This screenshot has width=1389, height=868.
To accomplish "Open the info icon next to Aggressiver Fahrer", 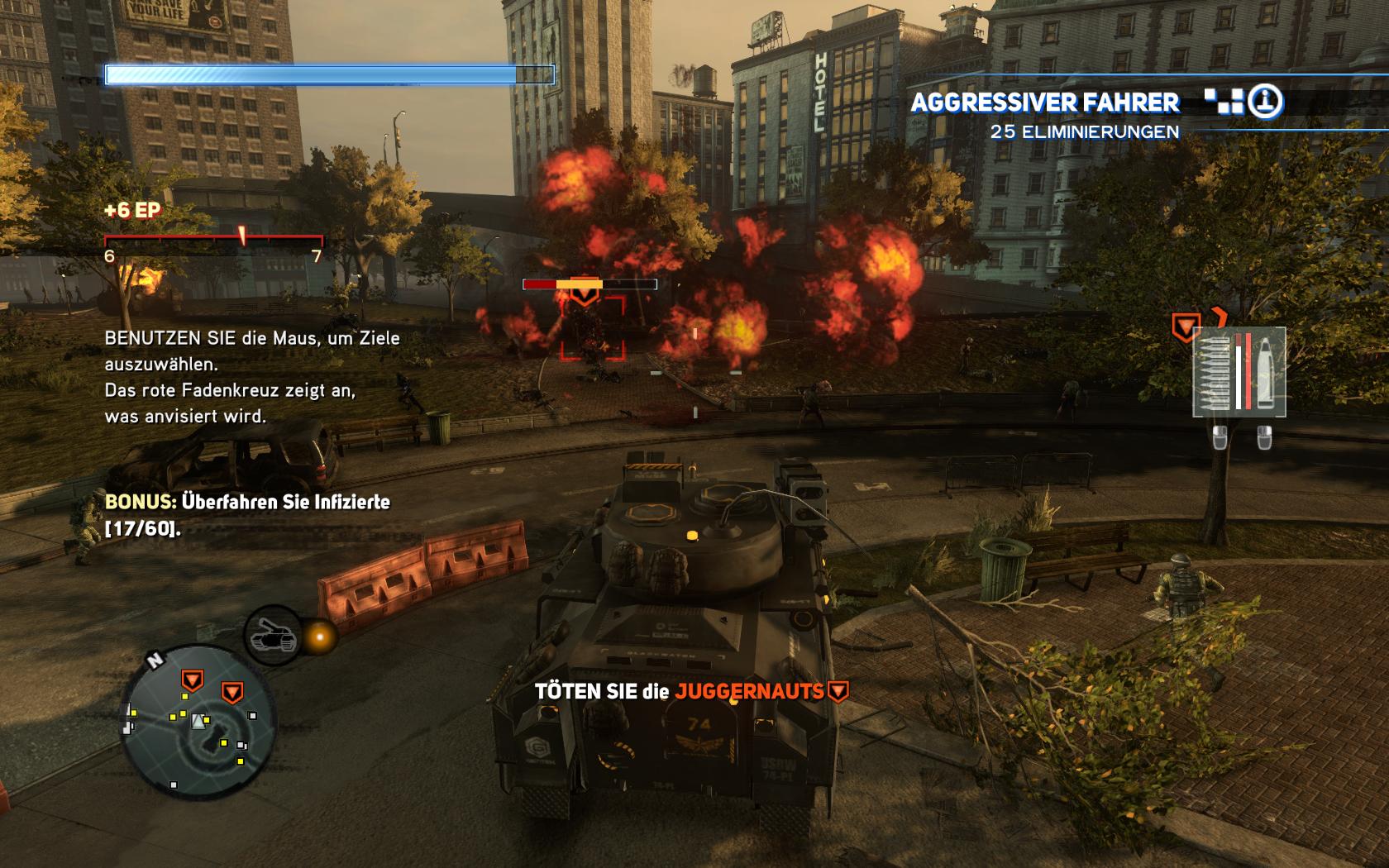I will [1265, 102].
